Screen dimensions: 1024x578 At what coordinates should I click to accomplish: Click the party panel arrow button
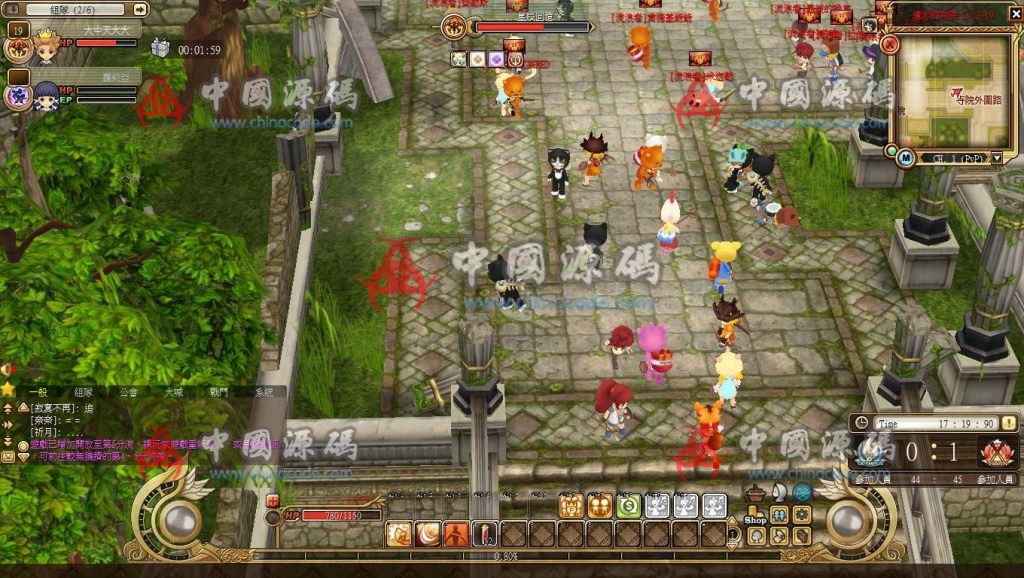click(140, 9)
